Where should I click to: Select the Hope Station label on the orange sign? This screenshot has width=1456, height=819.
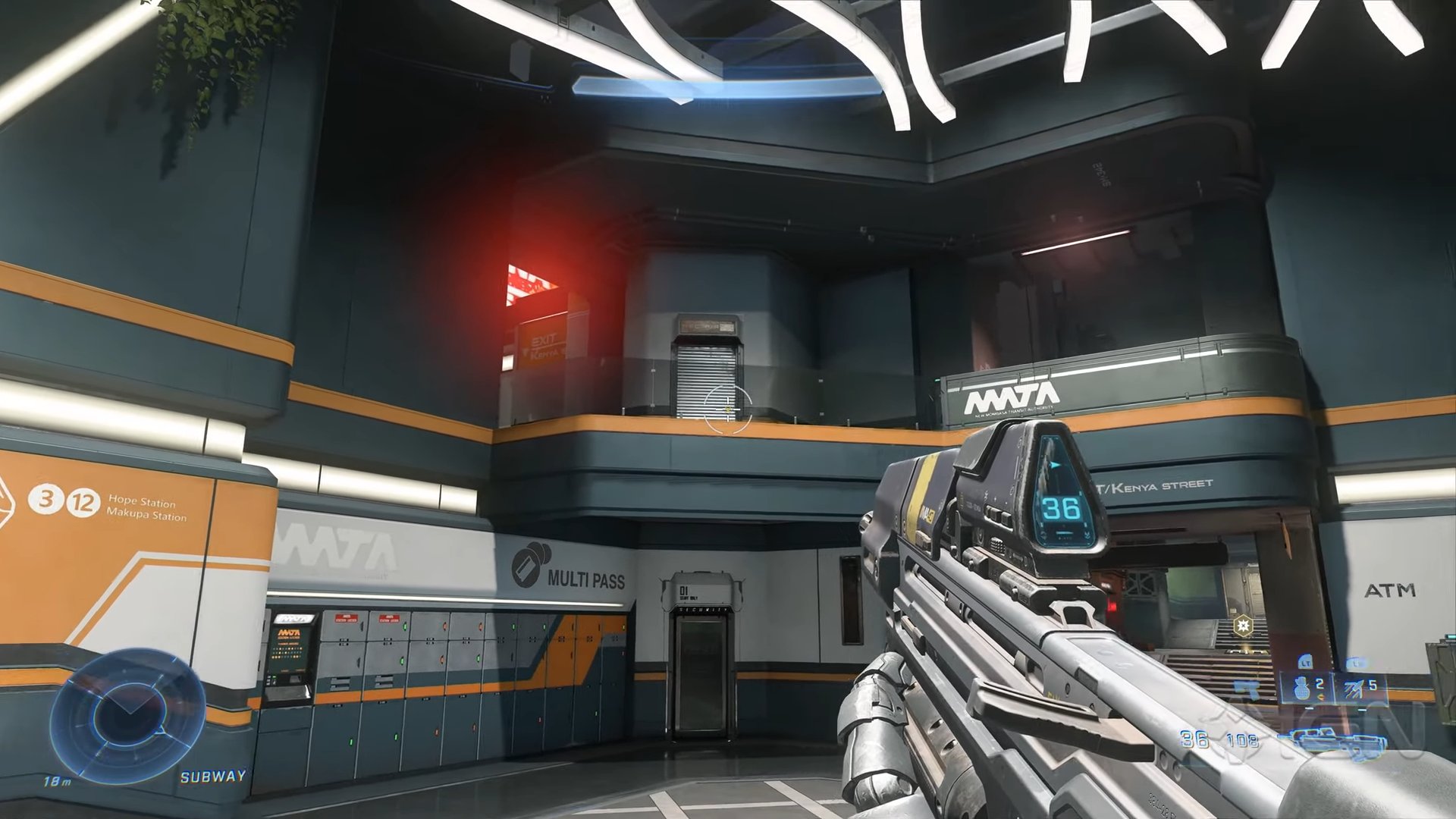point(142,502)
